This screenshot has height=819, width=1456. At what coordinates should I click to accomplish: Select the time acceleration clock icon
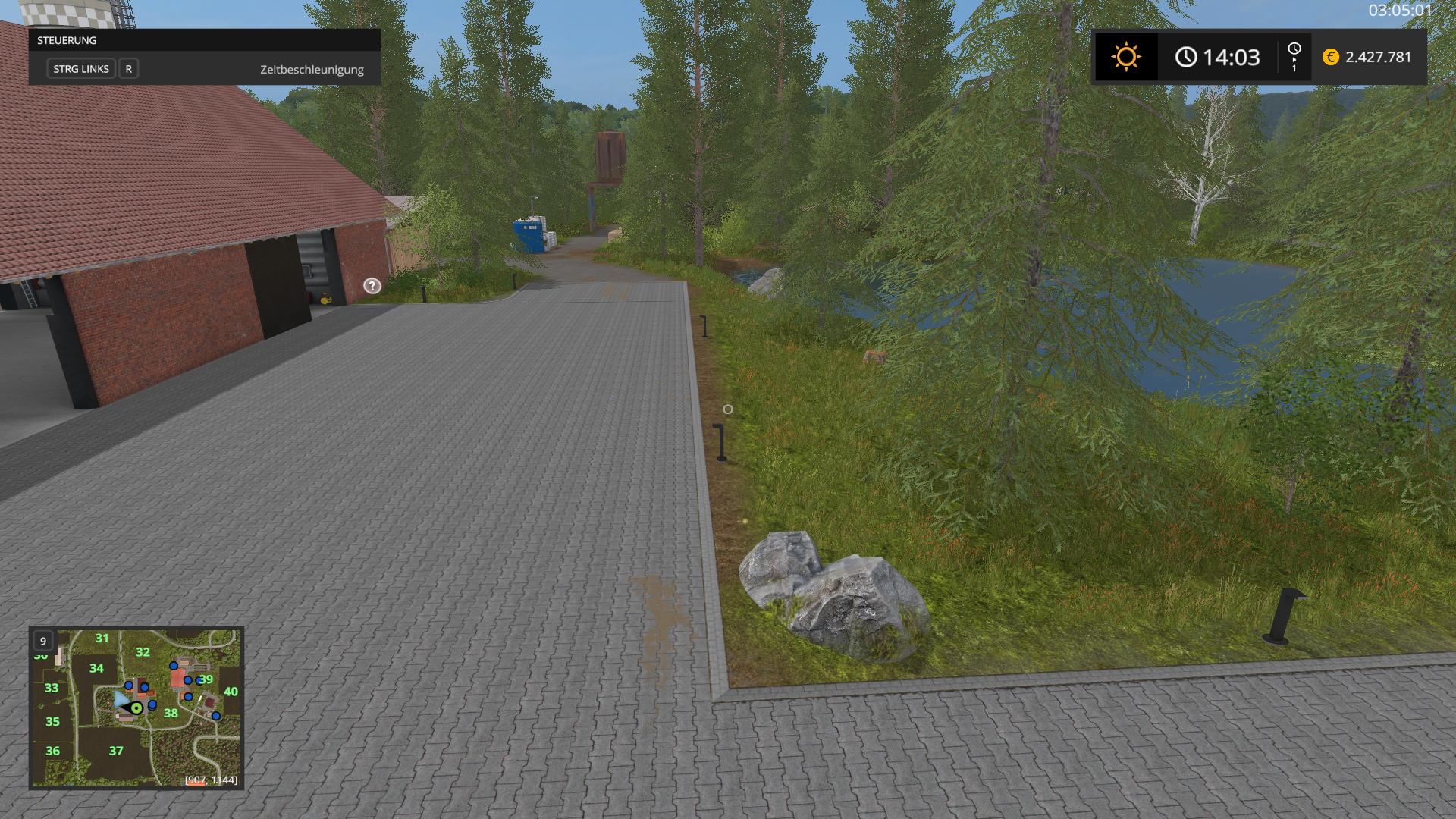pyautogui.click(x=1294, y=50)
